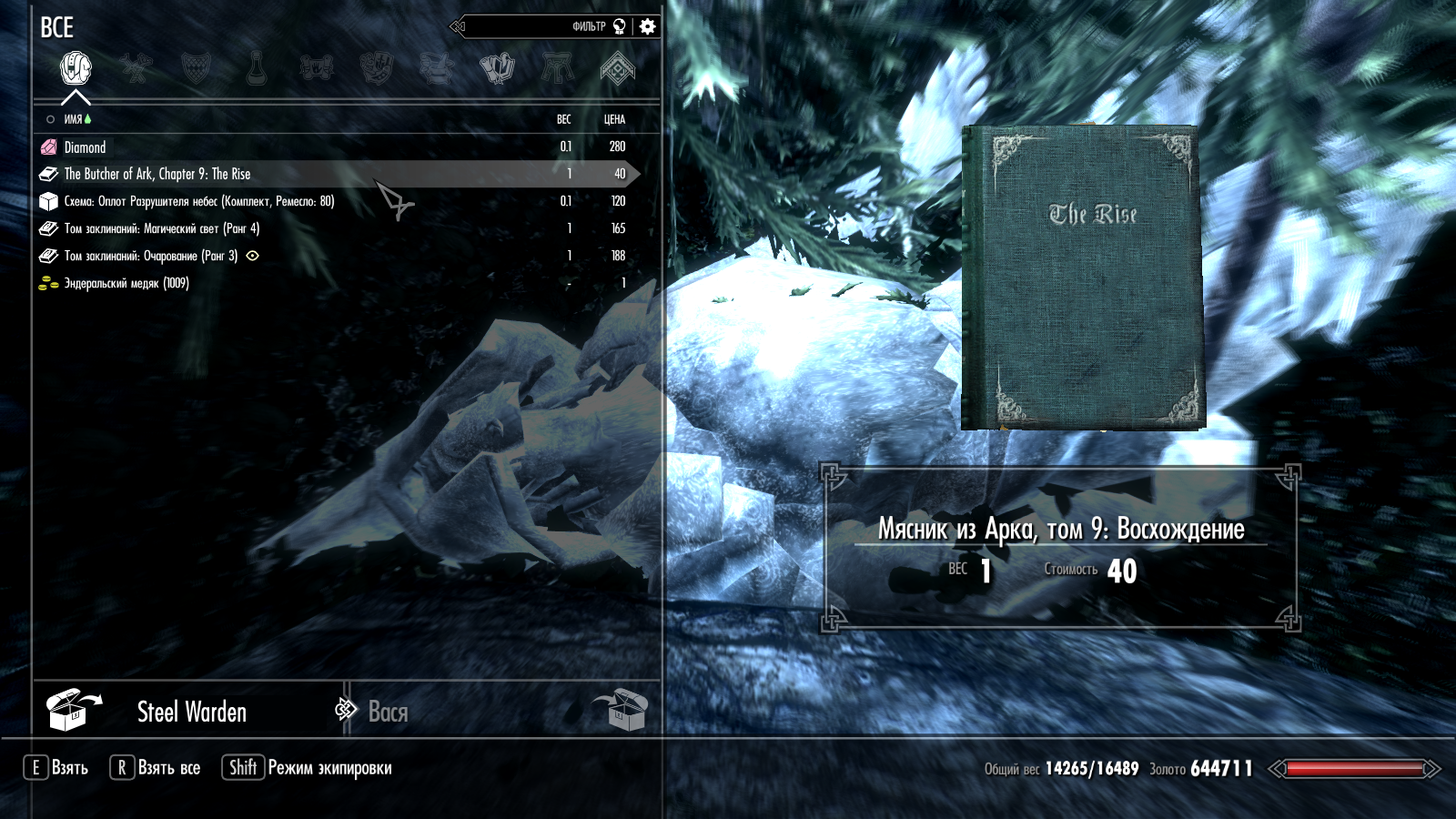
Task: Choose The Butcher of Ark Chapter 9 book
Action: coord(157,174)
